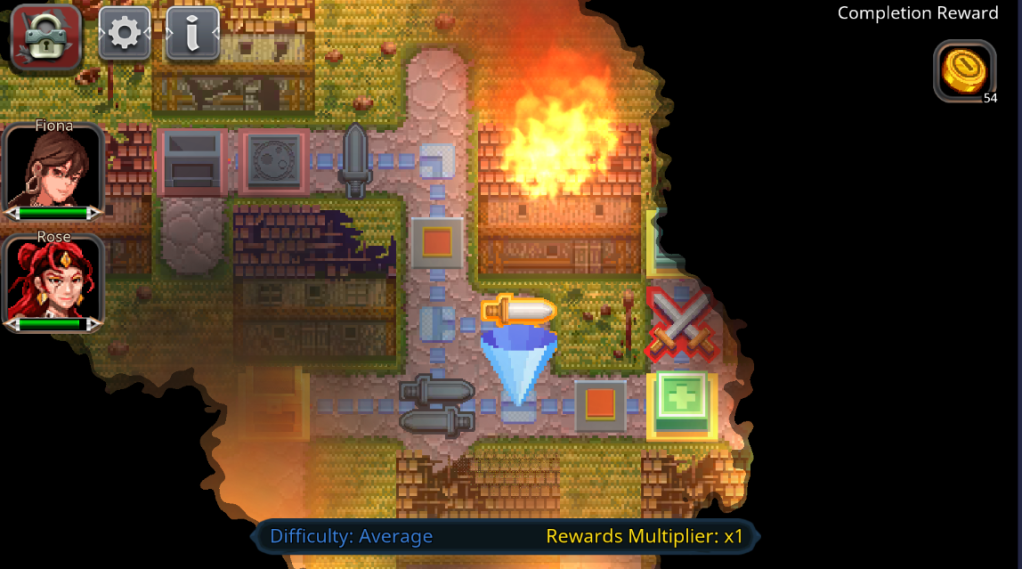Inspect the gold coin completion reward
The width and height of the screenshot is (1022, 569).
point(964,71)
